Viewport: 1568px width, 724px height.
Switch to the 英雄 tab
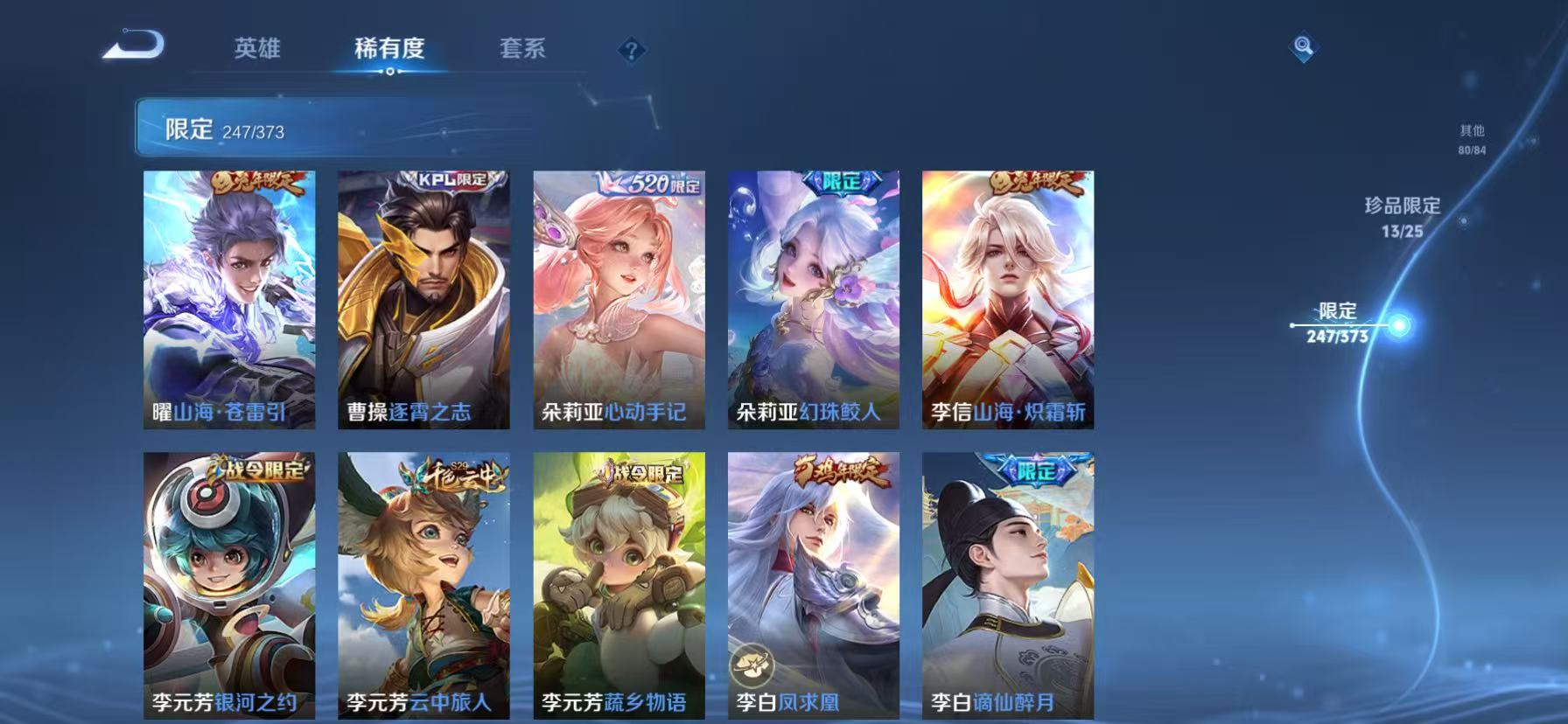(257, 50)
